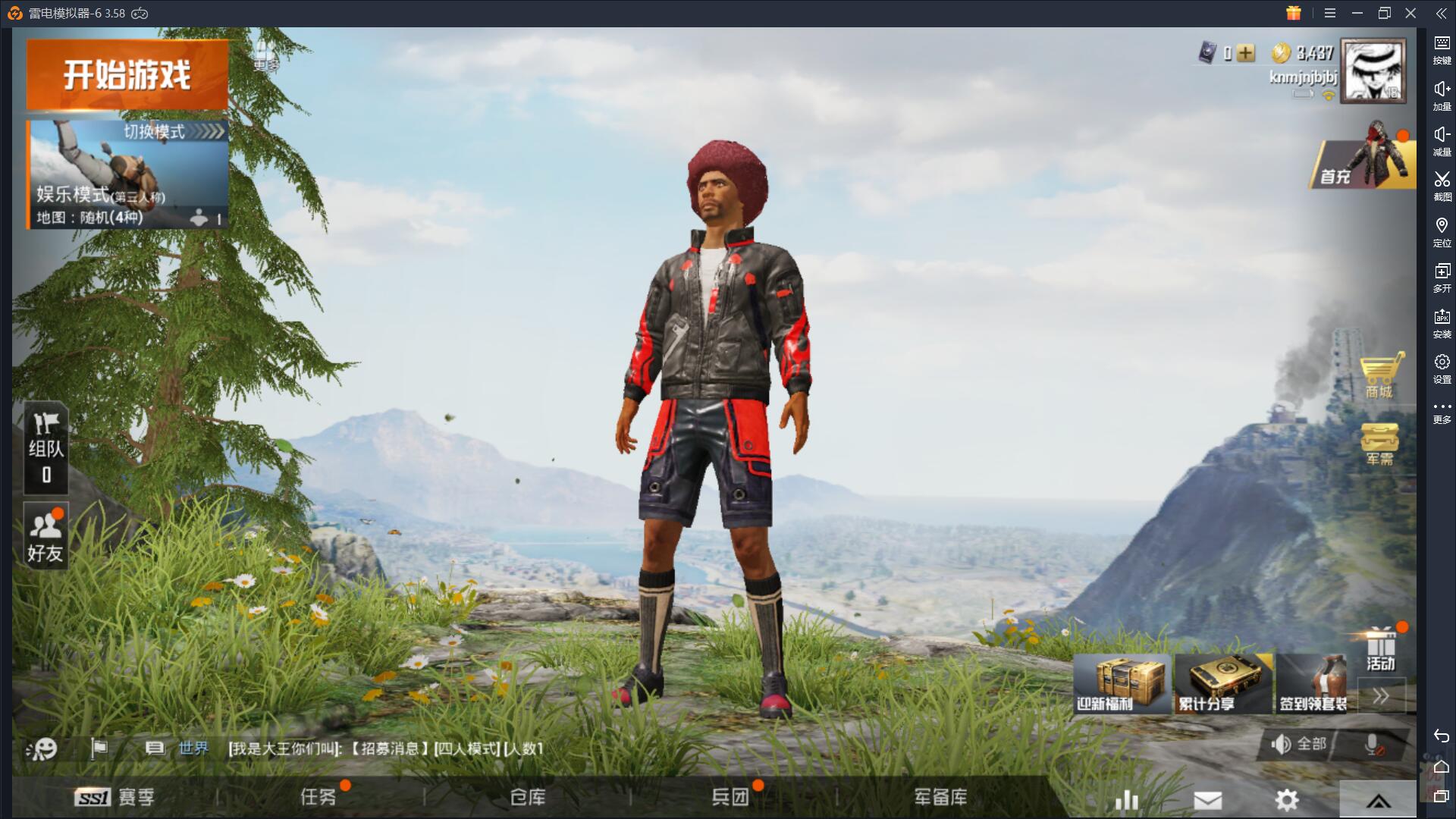The height and width of the screenshot is (819, 1456).
Task: Claim the 首充 first recharge offer
Action: coord(1363,161)
